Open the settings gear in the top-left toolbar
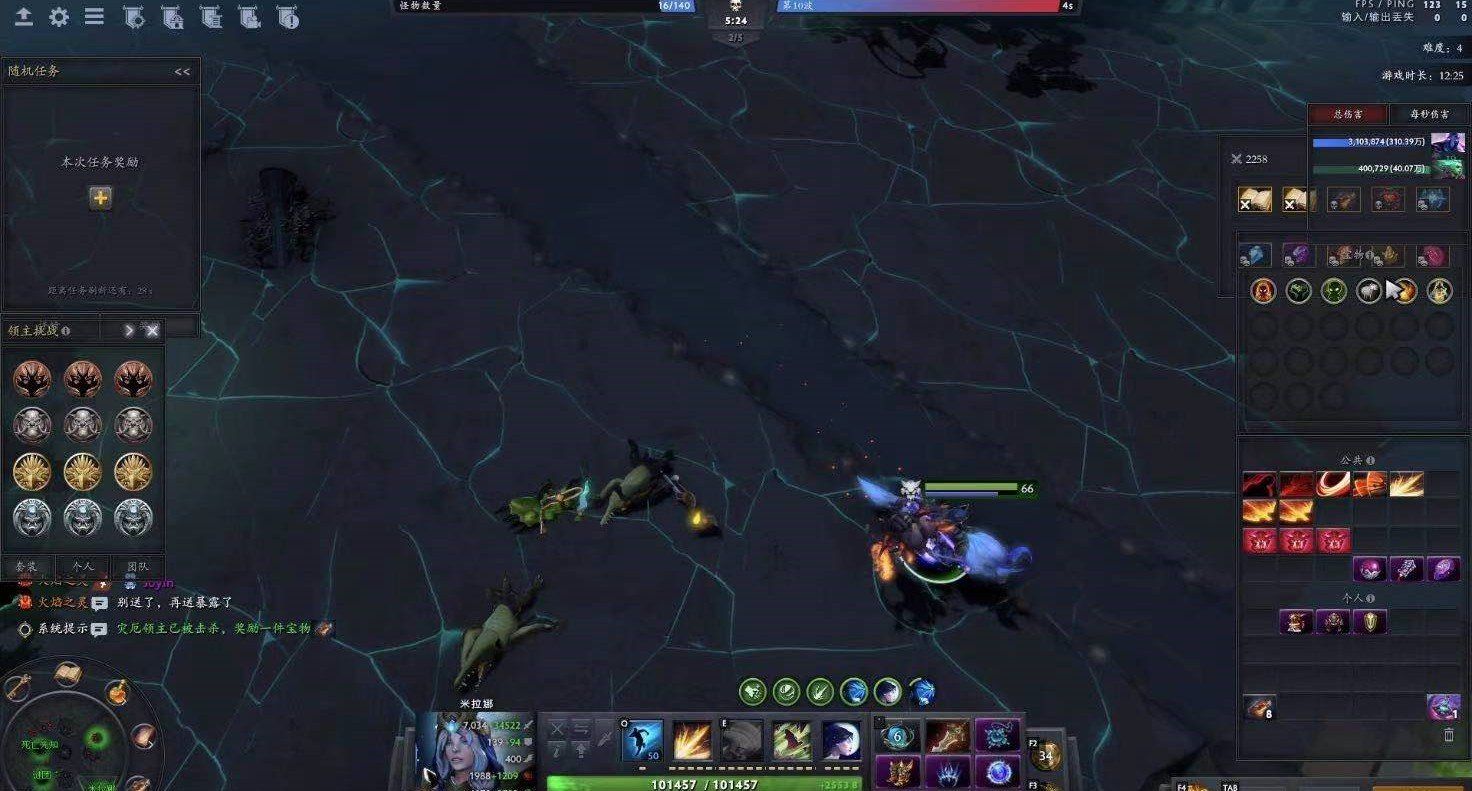Viewport: 1472px width, 791px height. pyautogui.click(x=58, y=16)
